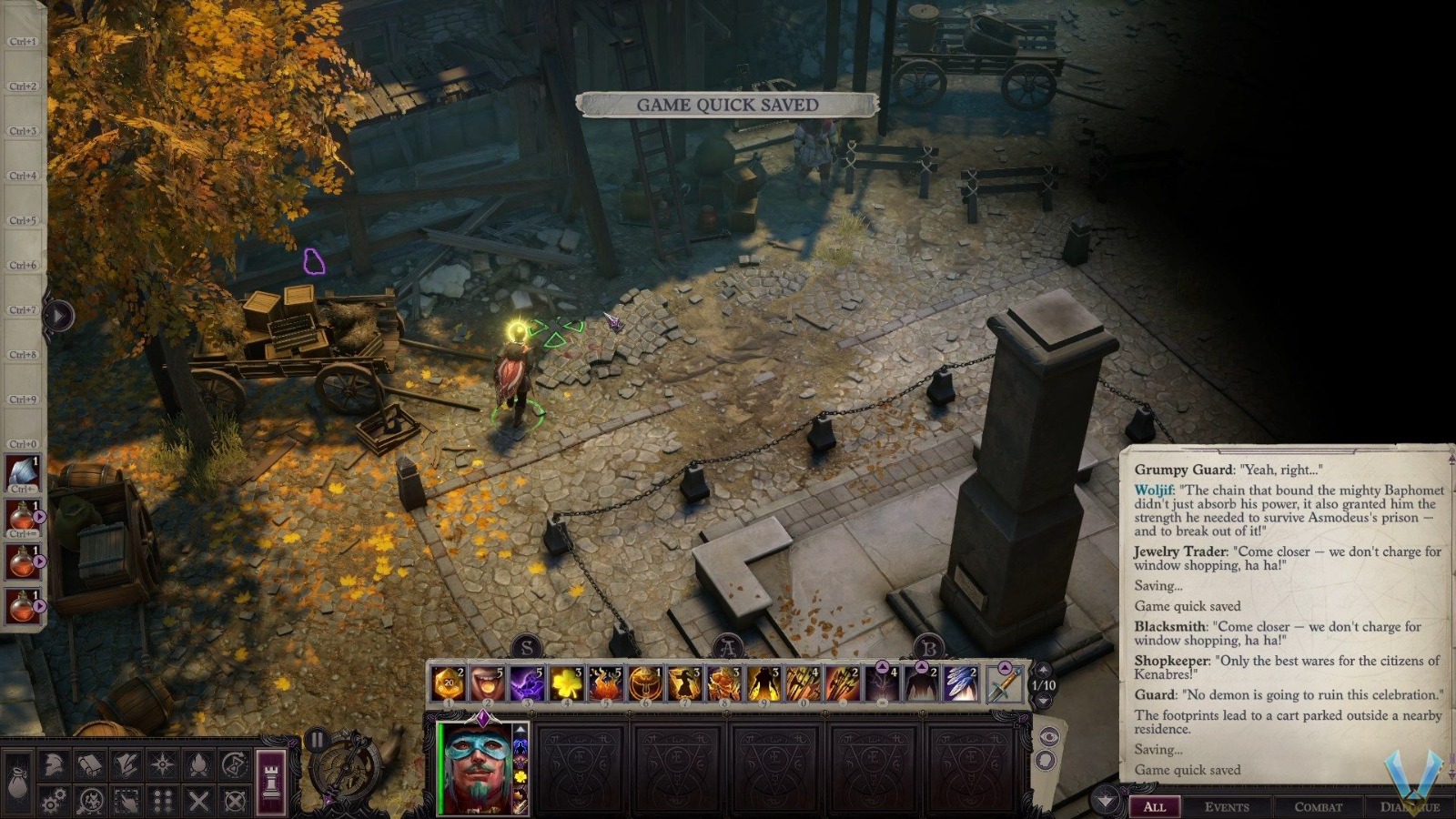1456x819 pixels.
Task: Toggle the eye visibility icon beside the portrait
Action: [1050, 735]
